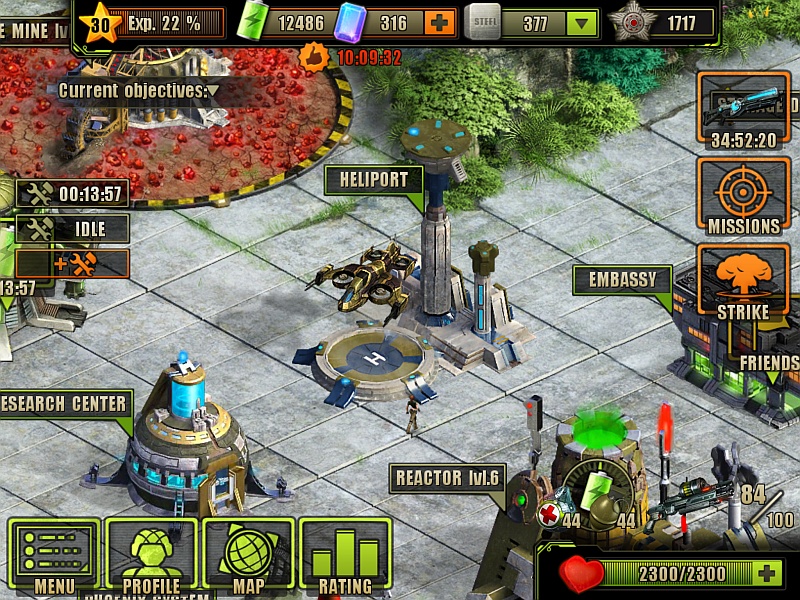The image size is (800, 600).
Task: Refill health with the green plus
Action: 767,574
